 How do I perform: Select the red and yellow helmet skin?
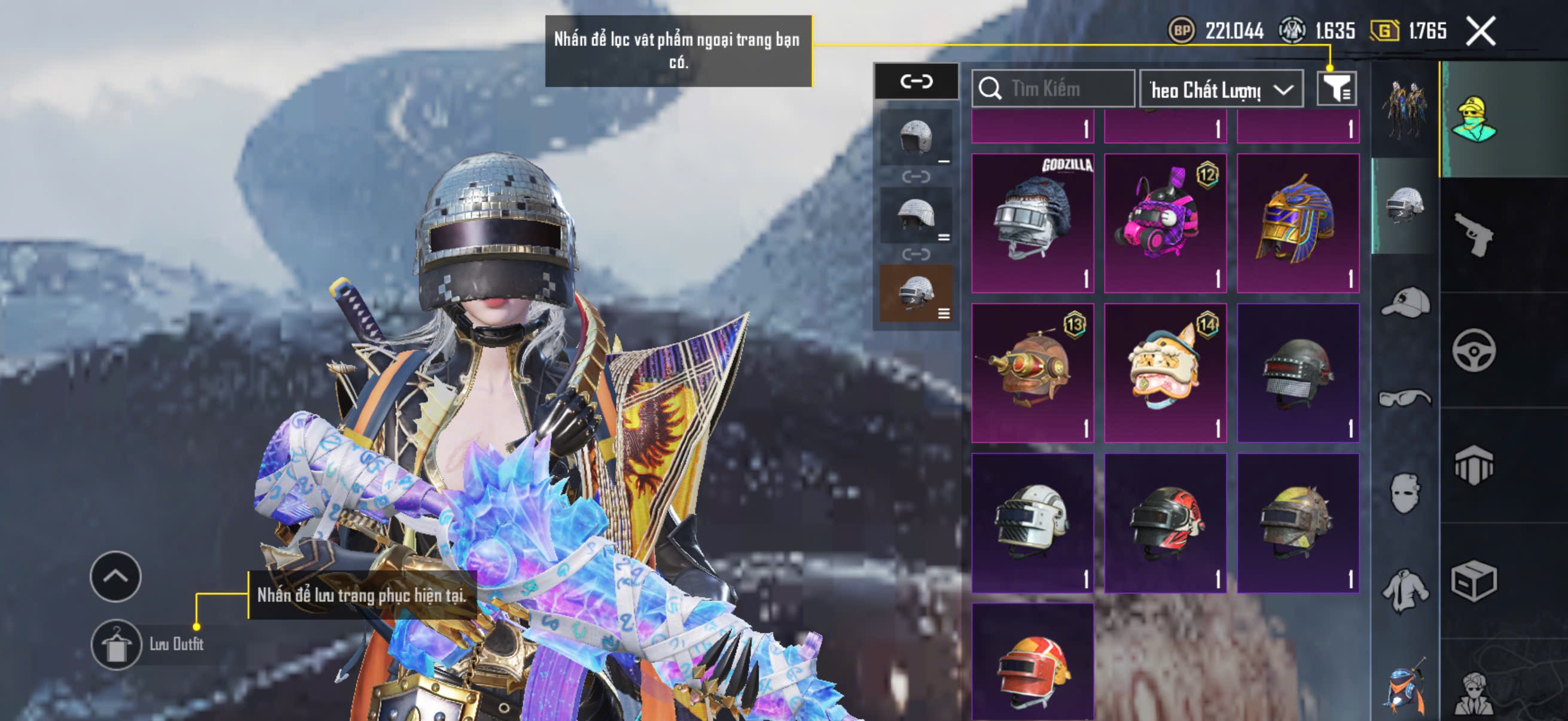(1032, 663)
